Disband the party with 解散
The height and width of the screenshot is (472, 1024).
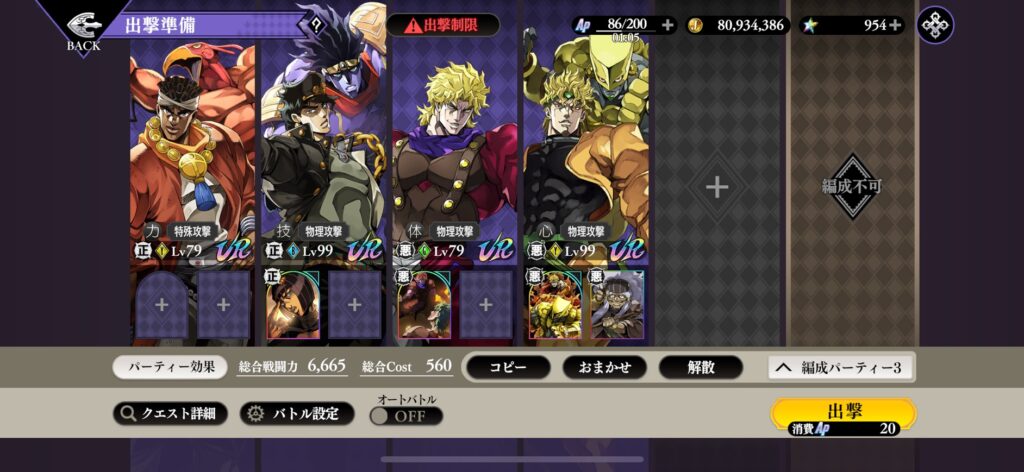(x=700, y=367)
